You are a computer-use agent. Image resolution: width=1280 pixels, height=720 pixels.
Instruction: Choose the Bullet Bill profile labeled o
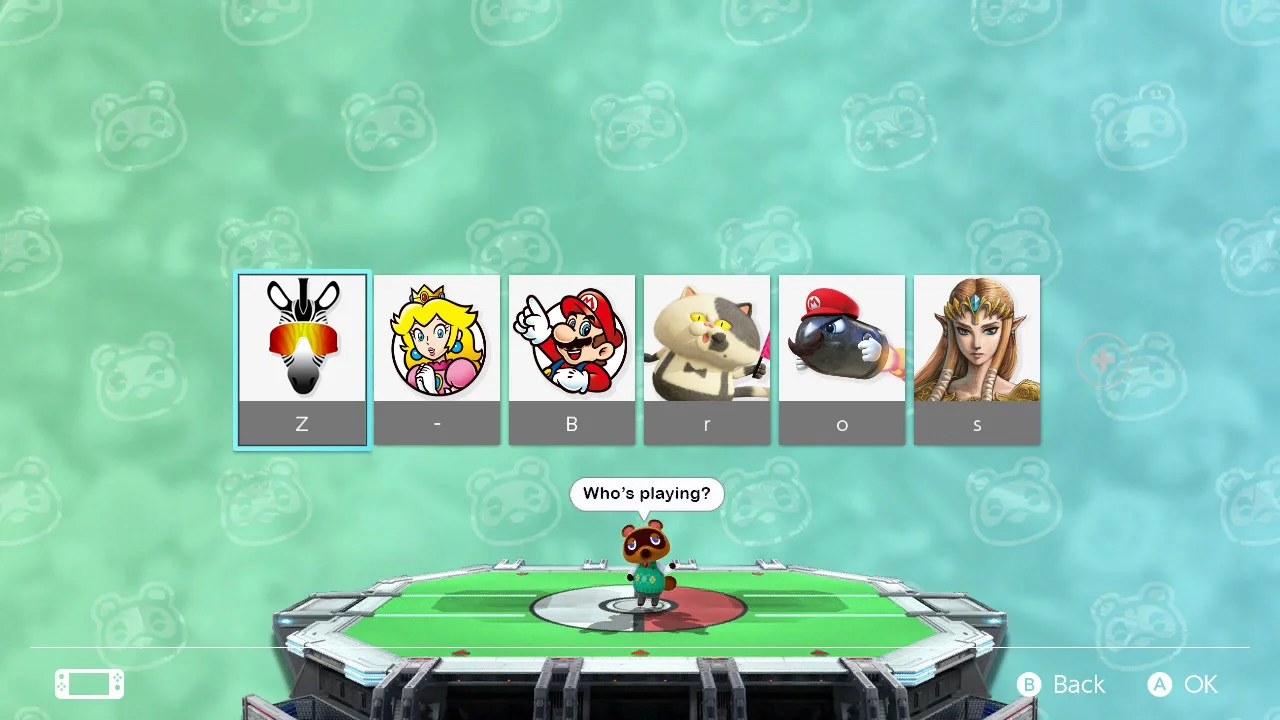842,359
